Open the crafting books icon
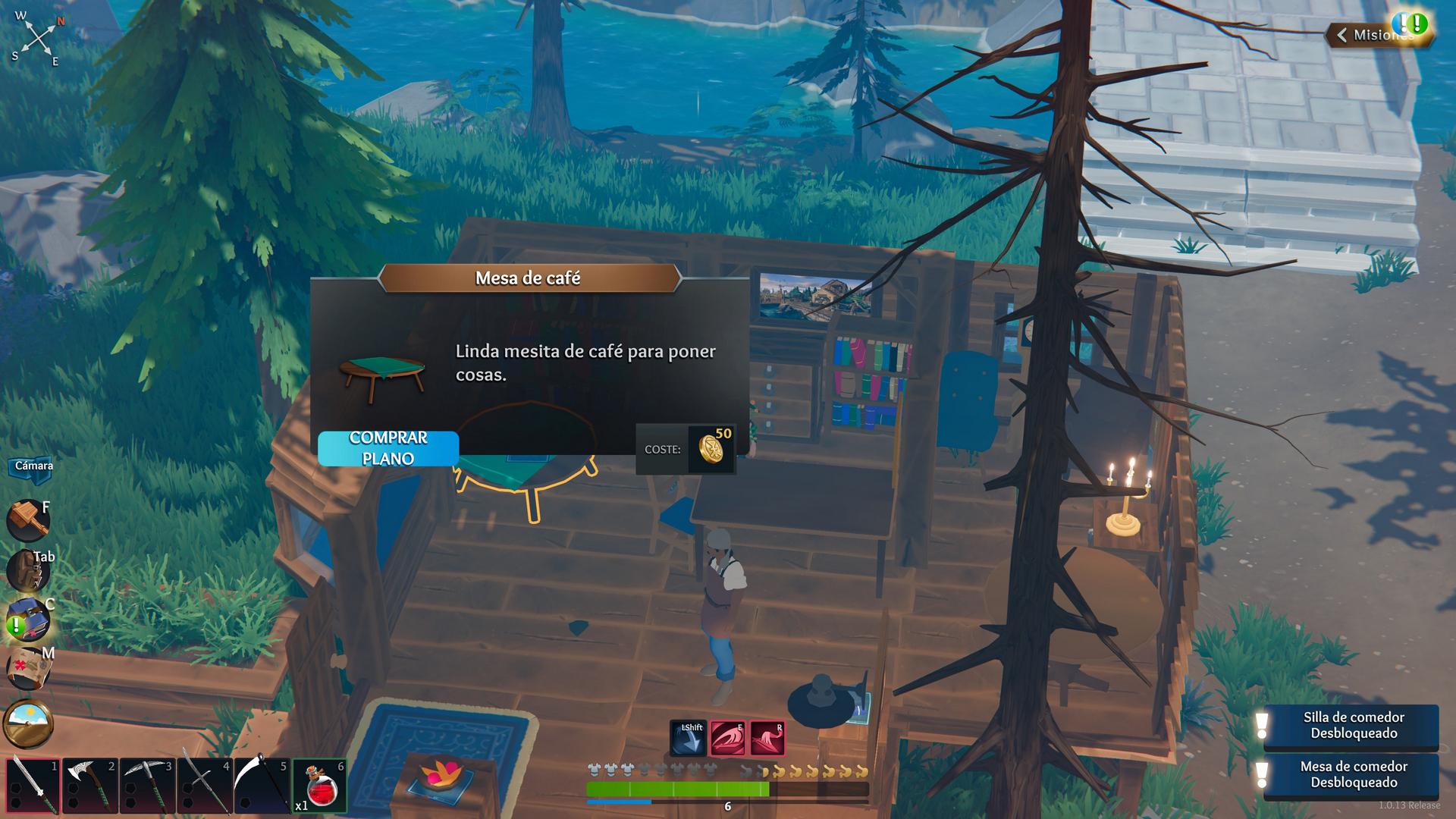Viewport: 1456px width, 819px height. (28, 619)
